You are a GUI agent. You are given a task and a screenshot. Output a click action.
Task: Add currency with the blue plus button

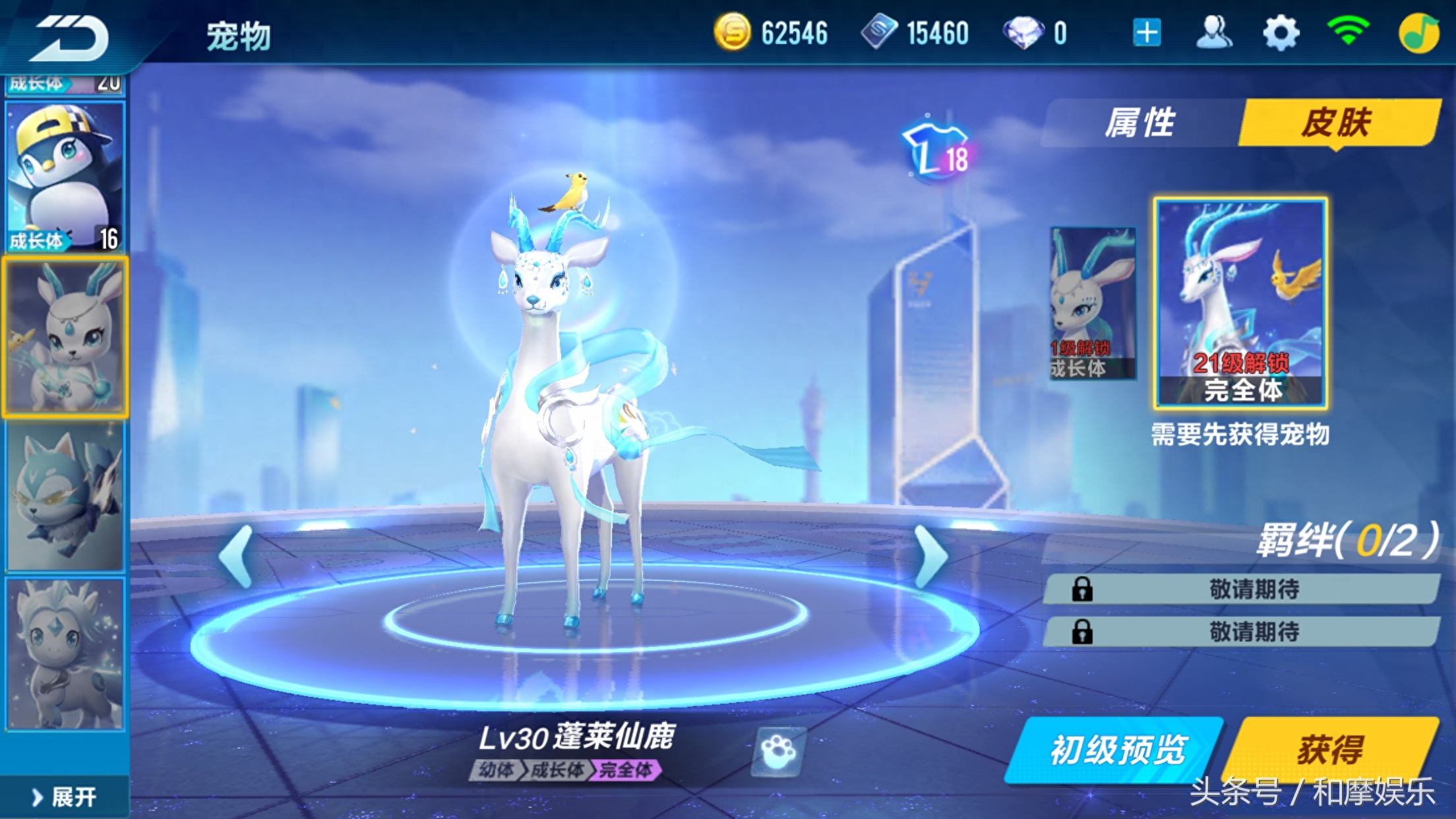pyautogui.click(x=1147, y=33)
